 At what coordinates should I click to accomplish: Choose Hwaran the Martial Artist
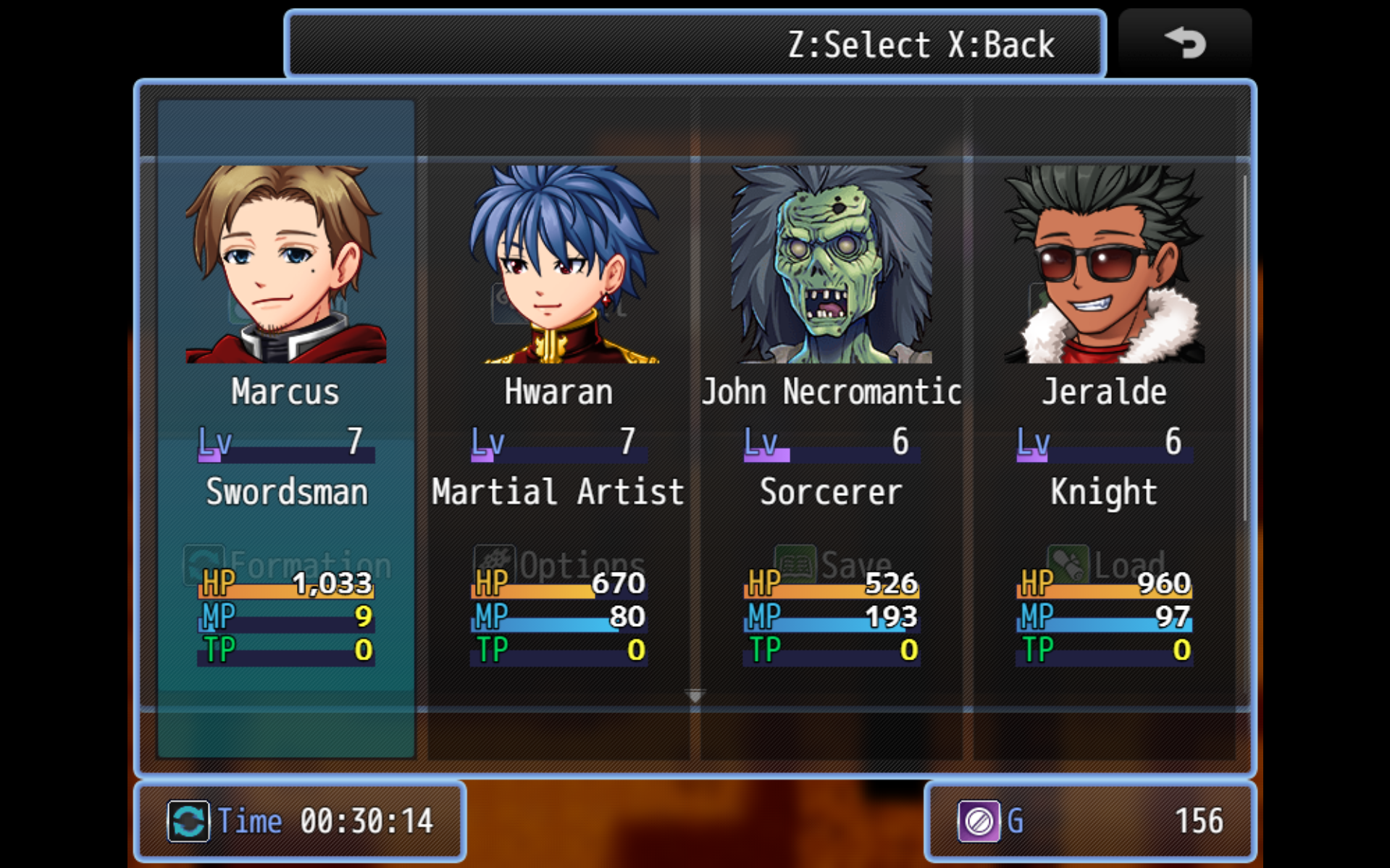point(558,427)
